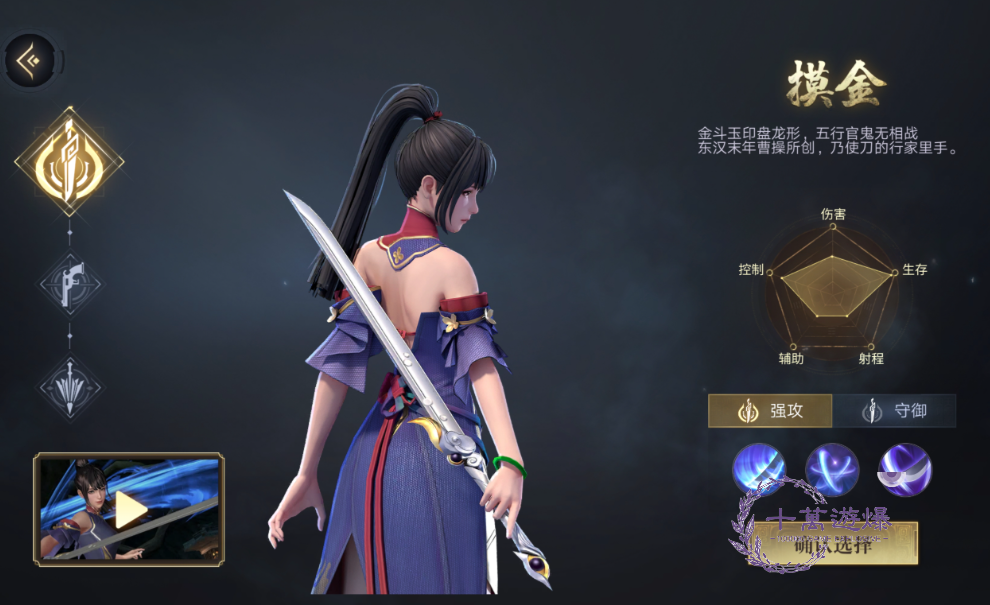Go back using the arrow button
Viewport: 990px width, 605px height.
pos(30,61)
